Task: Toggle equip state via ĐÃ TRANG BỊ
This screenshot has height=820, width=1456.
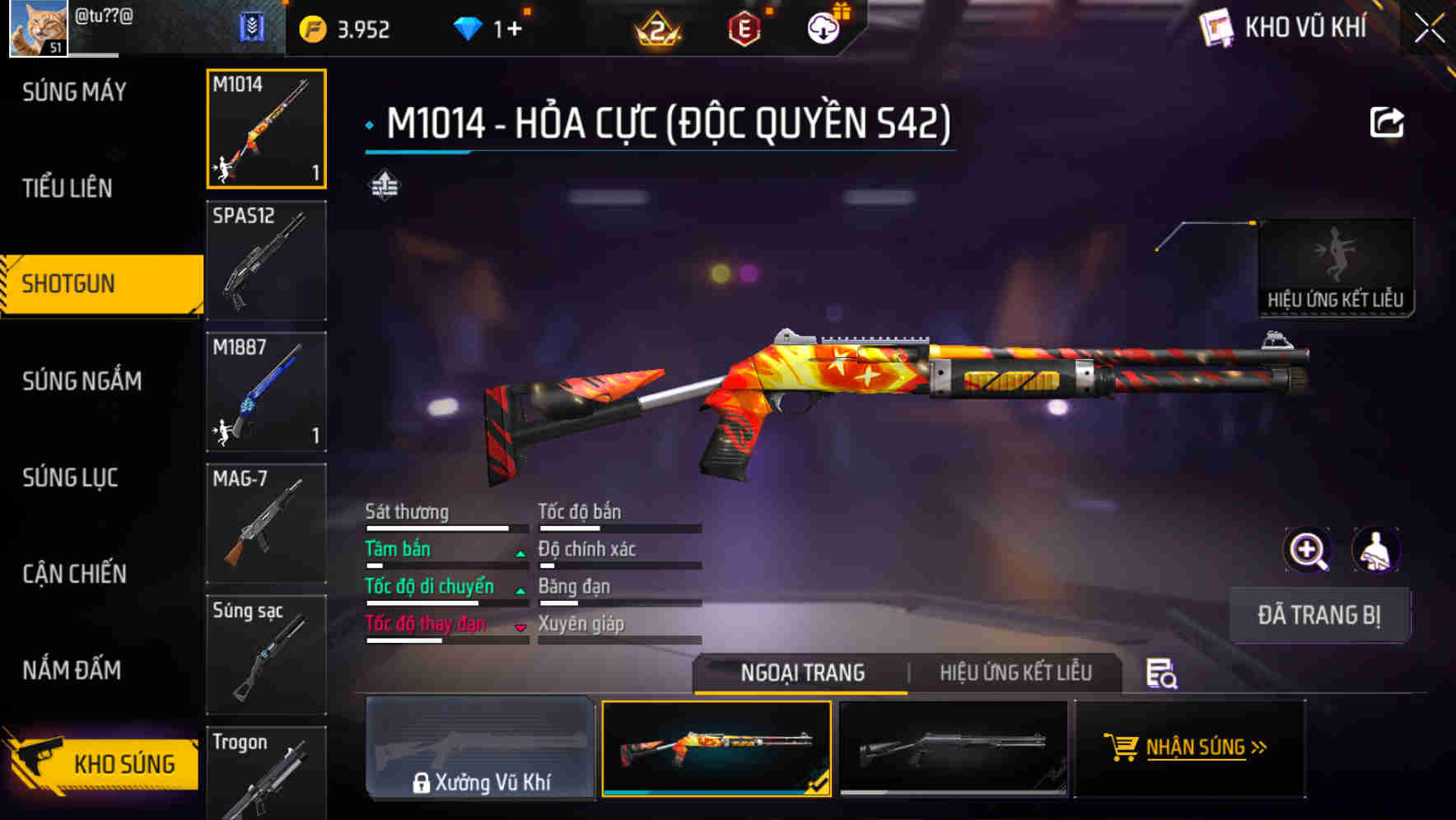Action: point(1318,615)
